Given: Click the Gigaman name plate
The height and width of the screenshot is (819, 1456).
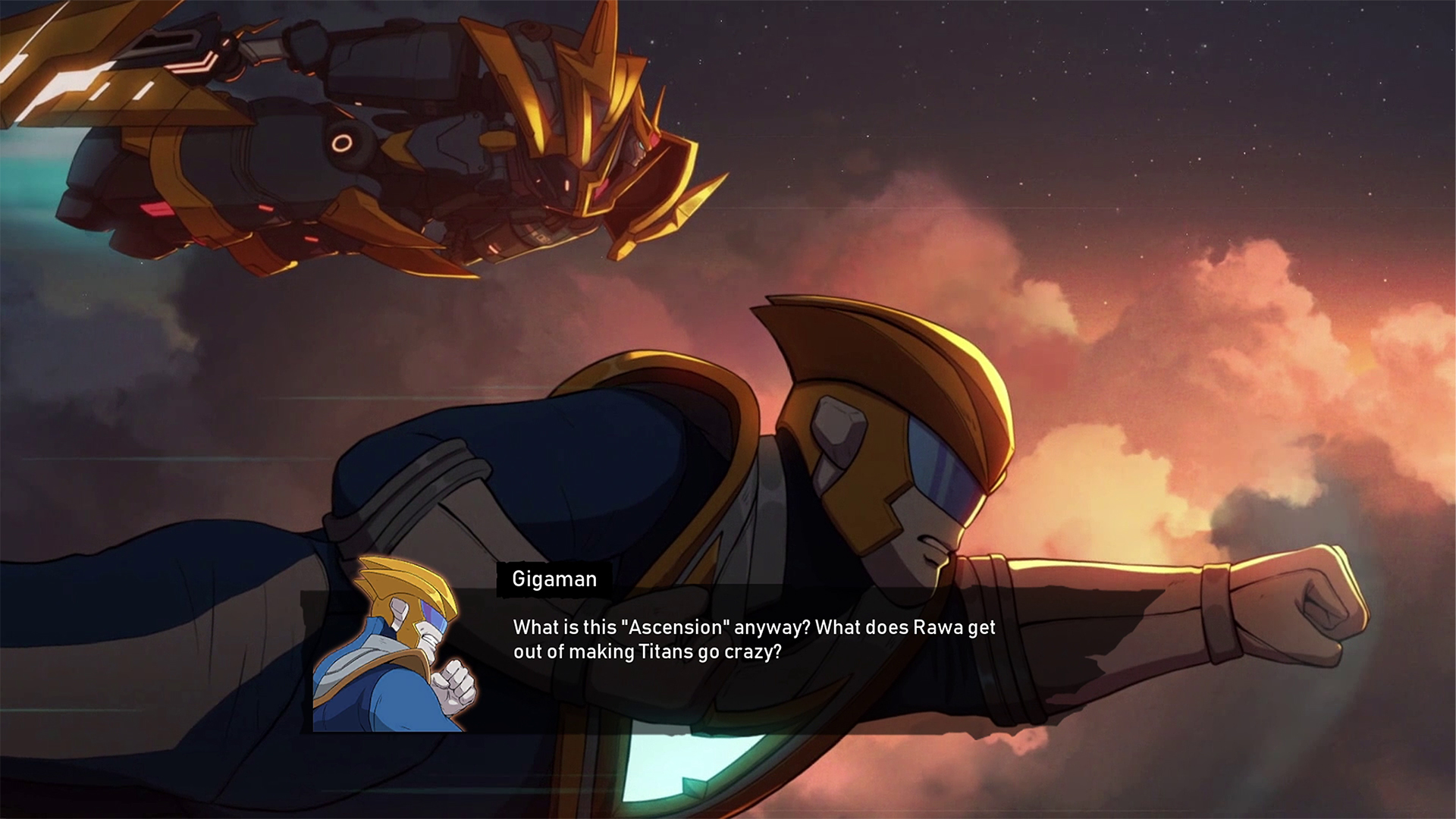Looking at the screenshot, I should tap(554, 579).
